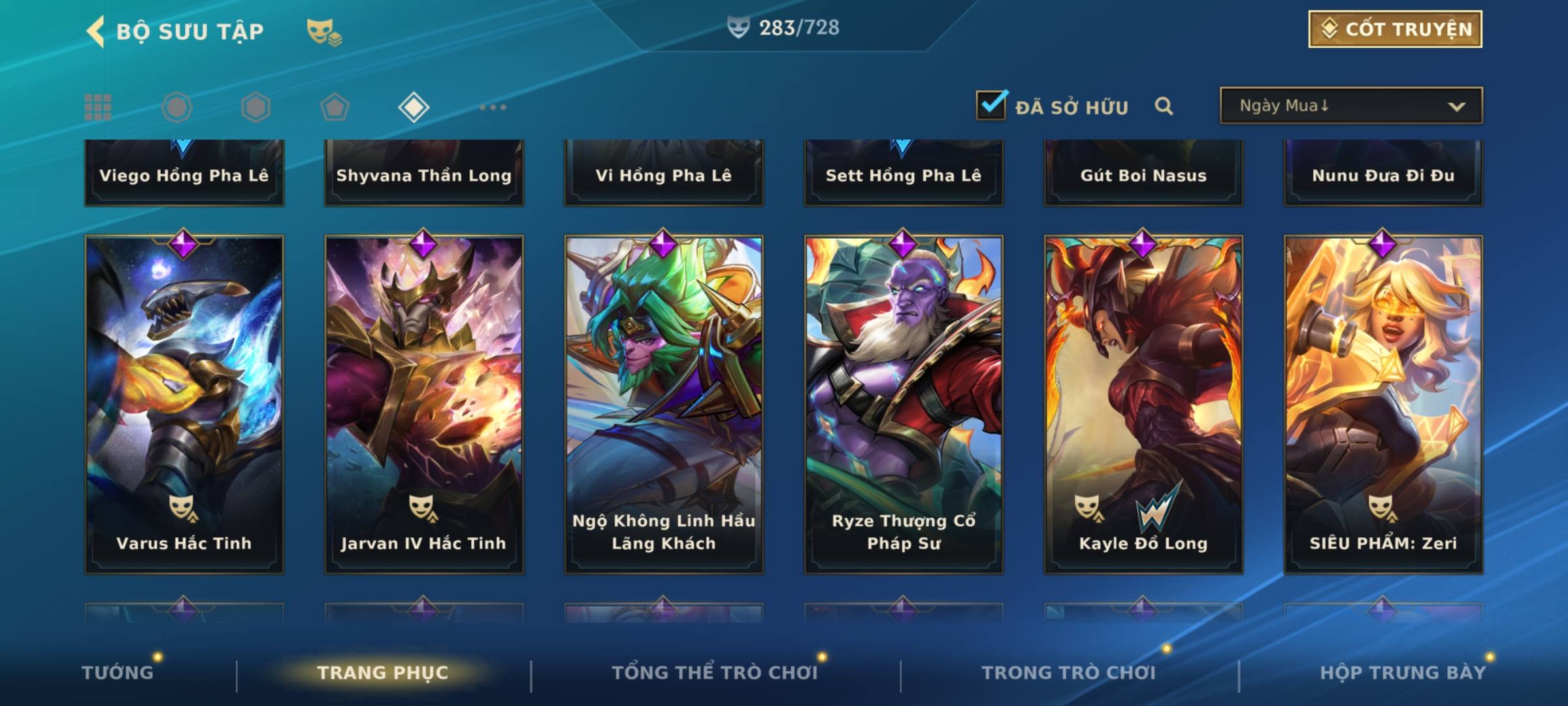Choose the diamond rarity filter icon

click(x=414, y=107)
